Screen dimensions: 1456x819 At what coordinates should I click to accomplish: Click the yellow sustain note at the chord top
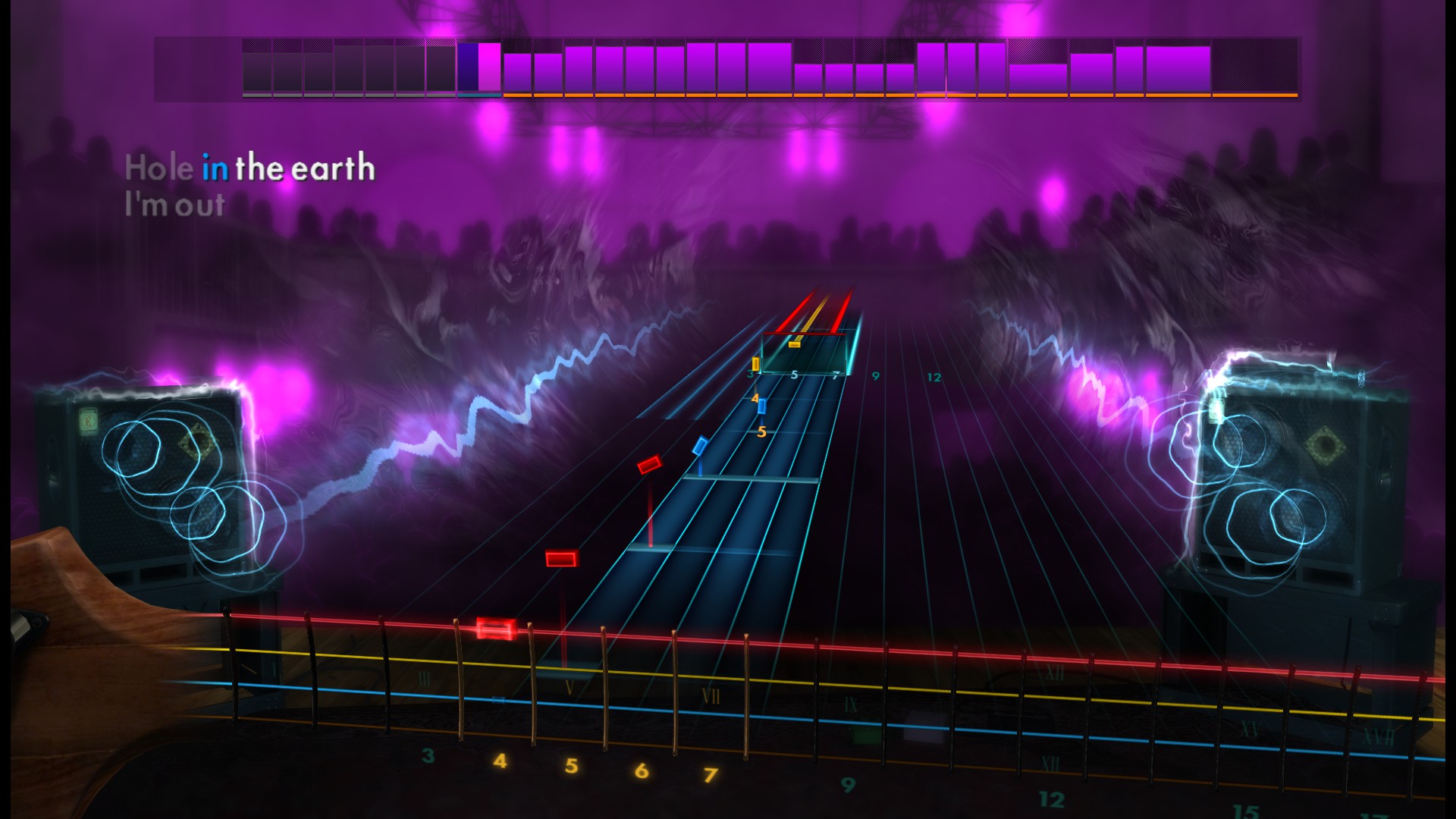click(x=795, y=343)
